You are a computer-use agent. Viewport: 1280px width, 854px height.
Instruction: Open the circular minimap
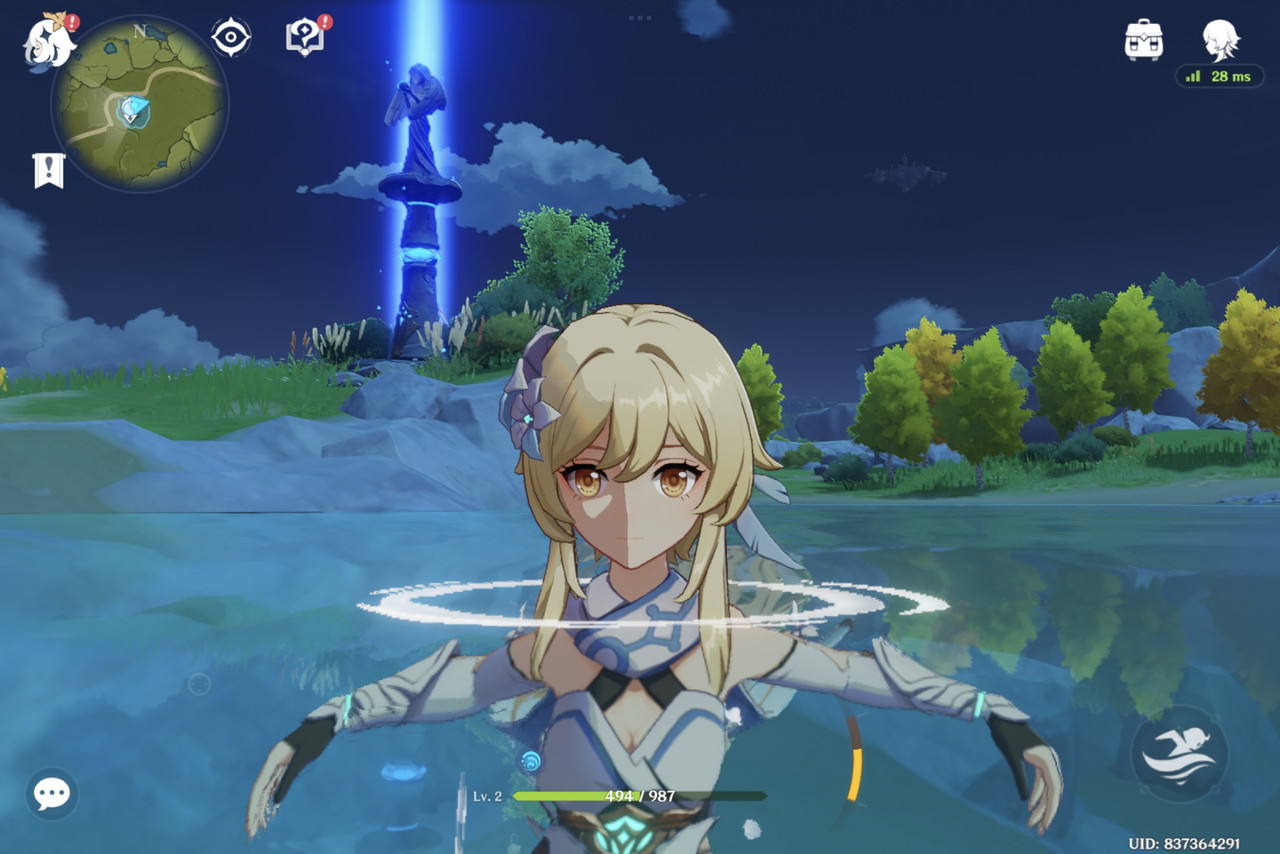point(139,105)
